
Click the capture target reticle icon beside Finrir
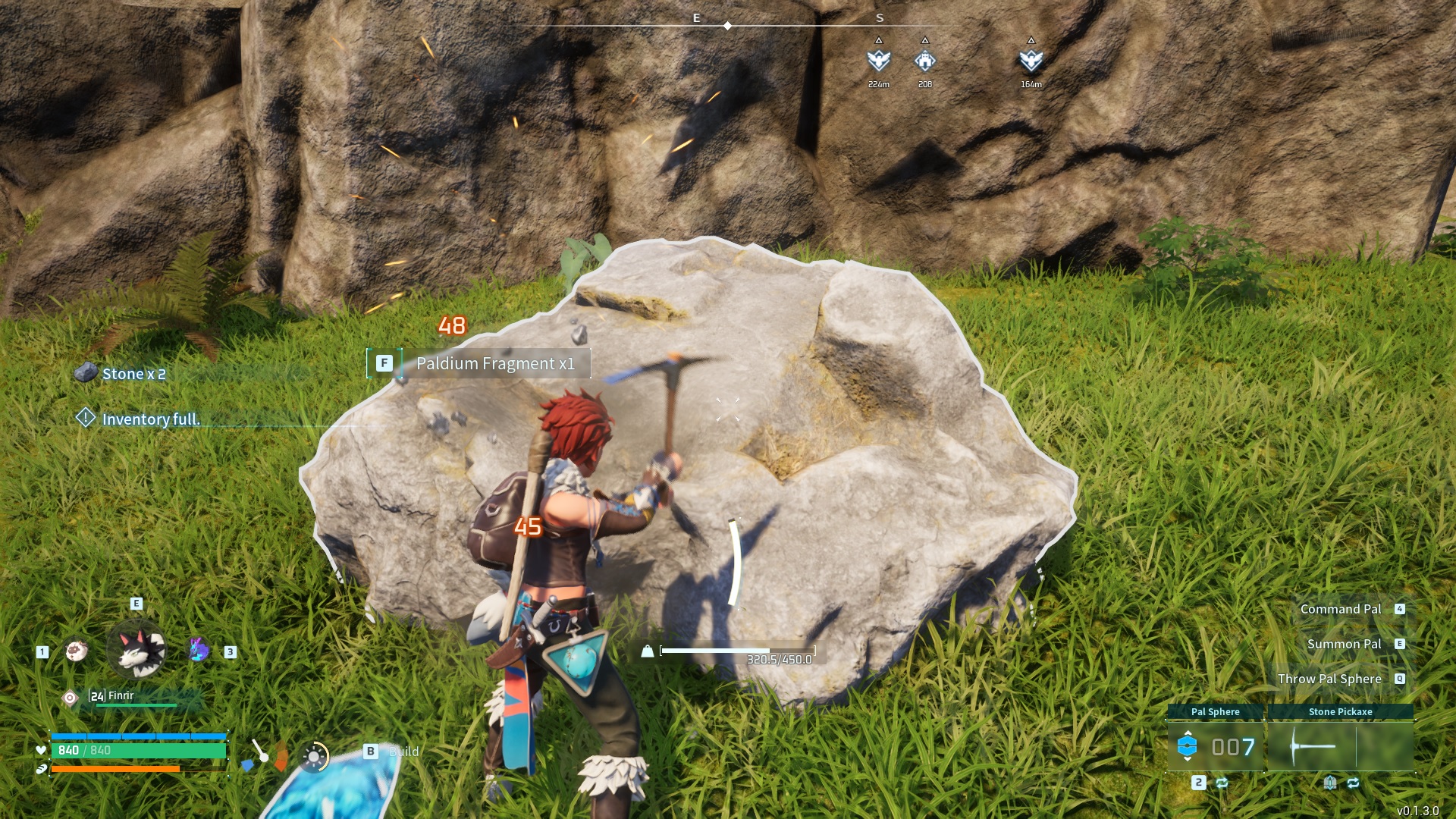pos(70,698)
